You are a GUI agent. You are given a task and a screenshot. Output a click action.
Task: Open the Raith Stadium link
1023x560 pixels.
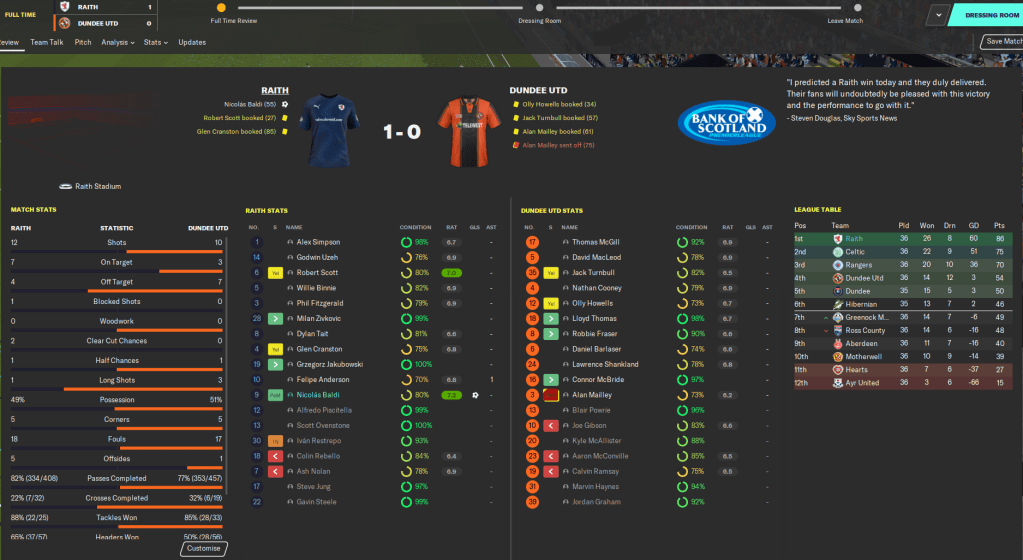point(98,186)
